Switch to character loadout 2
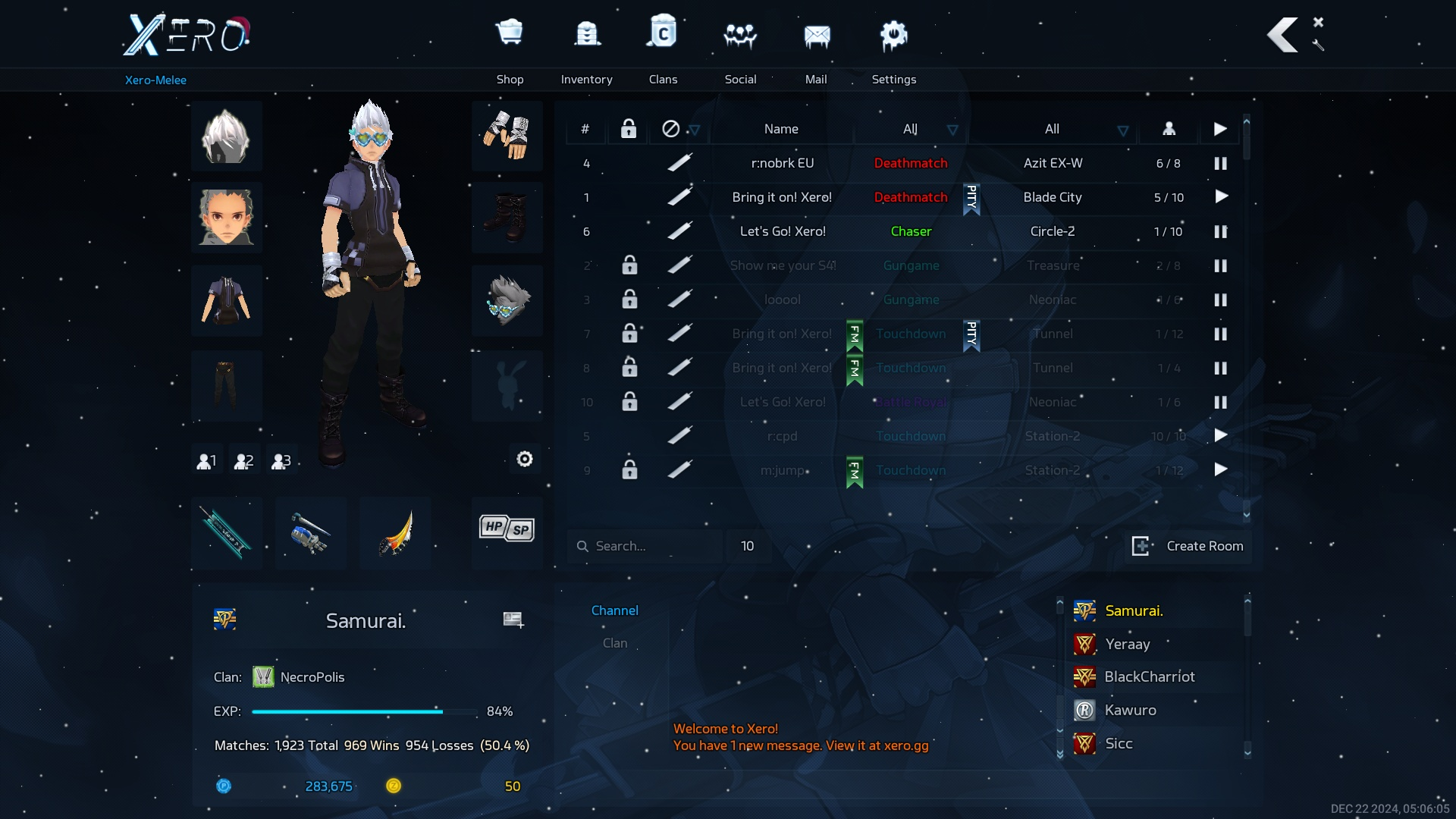The image size is (1456, 819). (x=243, y=460)
